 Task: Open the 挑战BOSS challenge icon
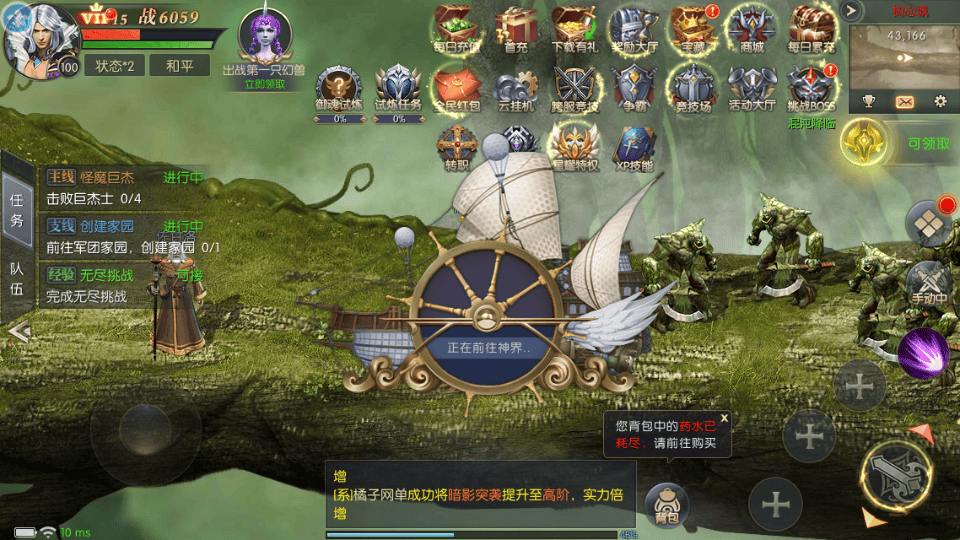pyautogui.click(x=810, y=88)
